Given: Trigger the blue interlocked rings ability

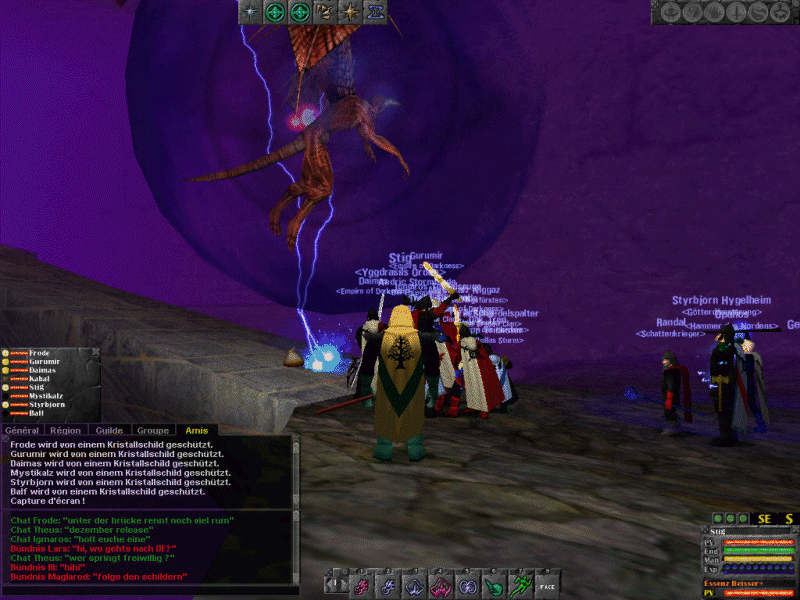Looking at the screenshot, I should tap(467, 586).
